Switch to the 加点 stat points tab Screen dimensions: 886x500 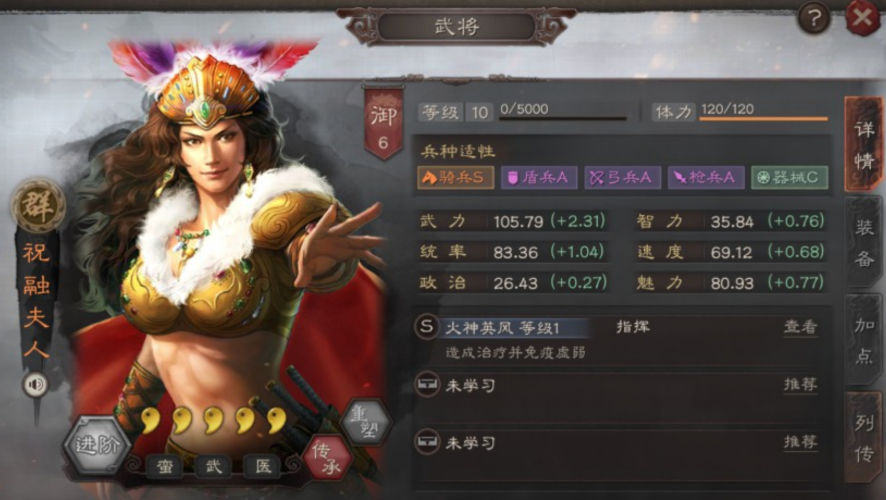tap(864, 341)
